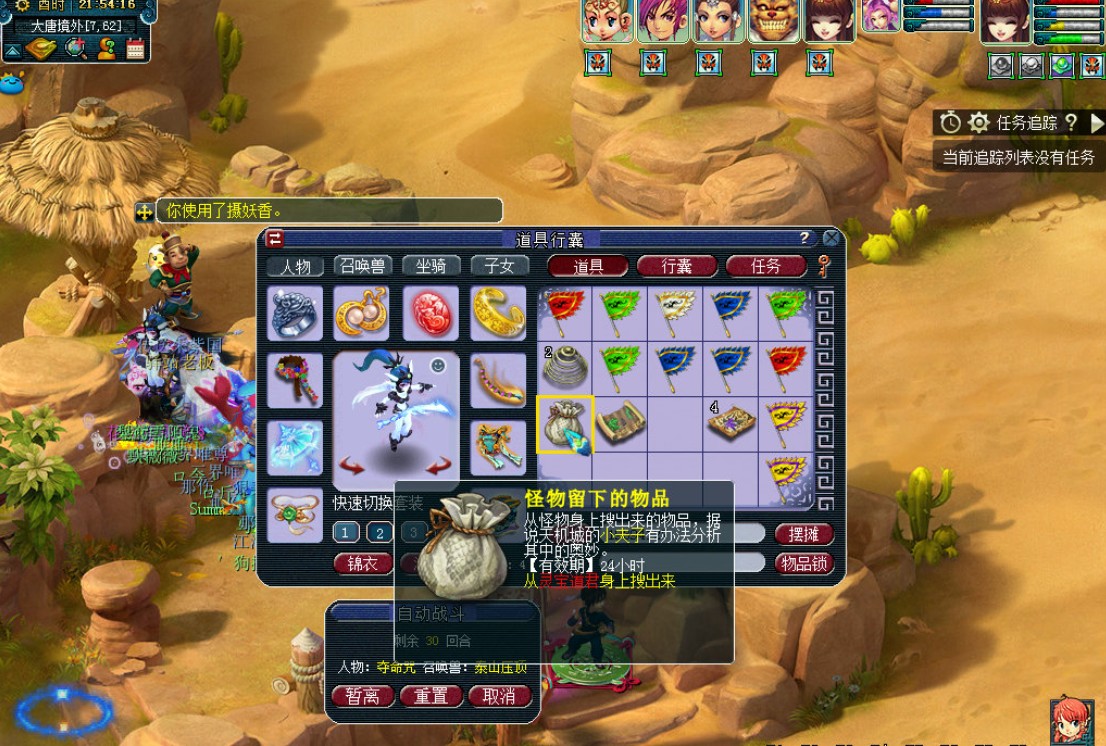
Task: Cancel auto-battle with the 取消 button
Action: (499, 696)
